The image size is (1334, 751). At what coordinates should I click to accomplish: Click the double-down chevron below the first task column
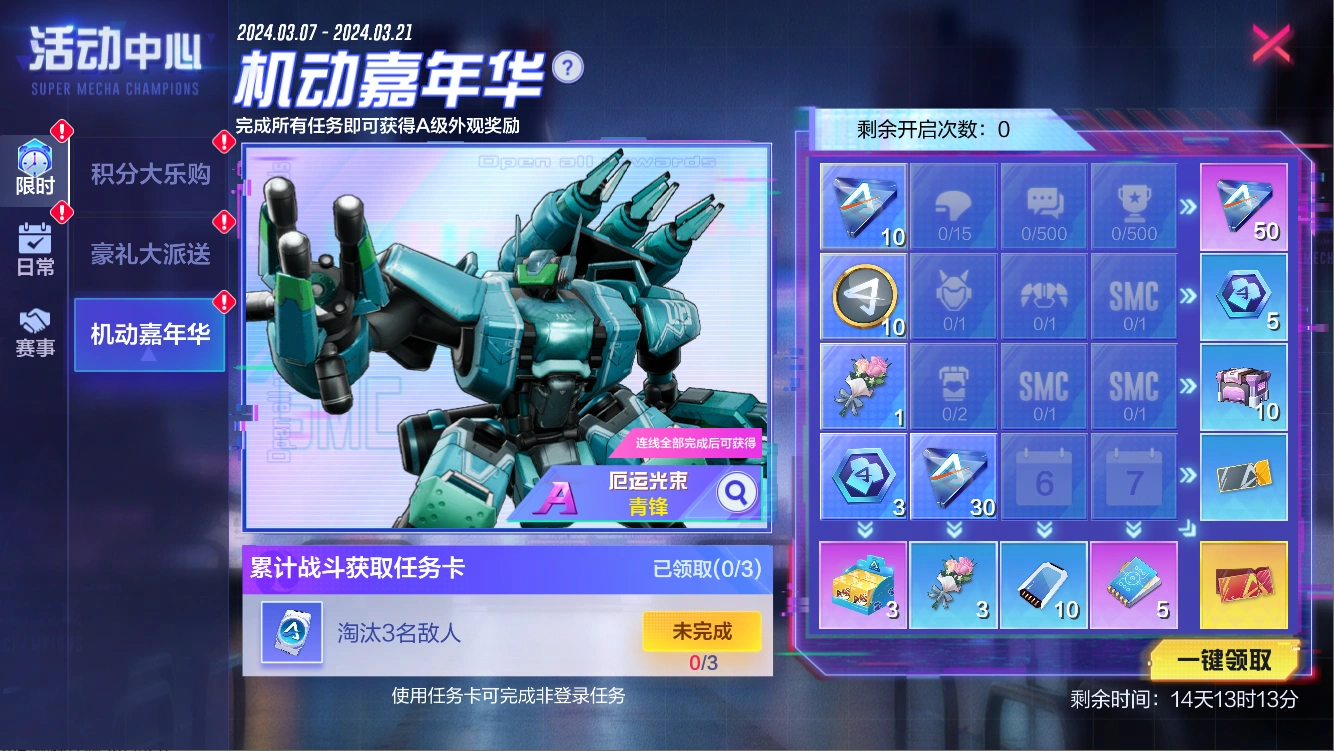tap(863, 528)
